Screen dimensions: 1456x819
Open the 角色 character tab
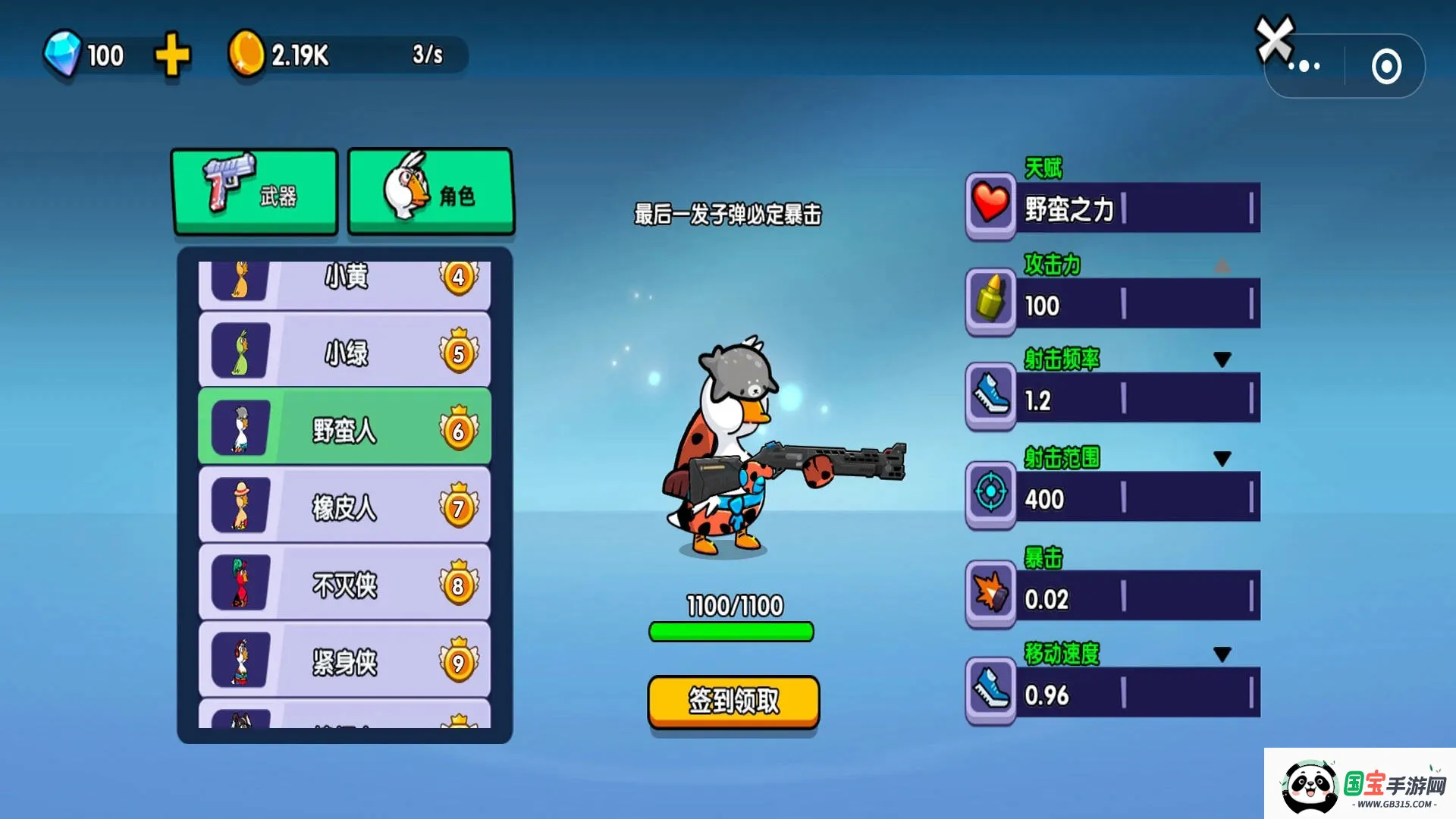tap(431, 191)
